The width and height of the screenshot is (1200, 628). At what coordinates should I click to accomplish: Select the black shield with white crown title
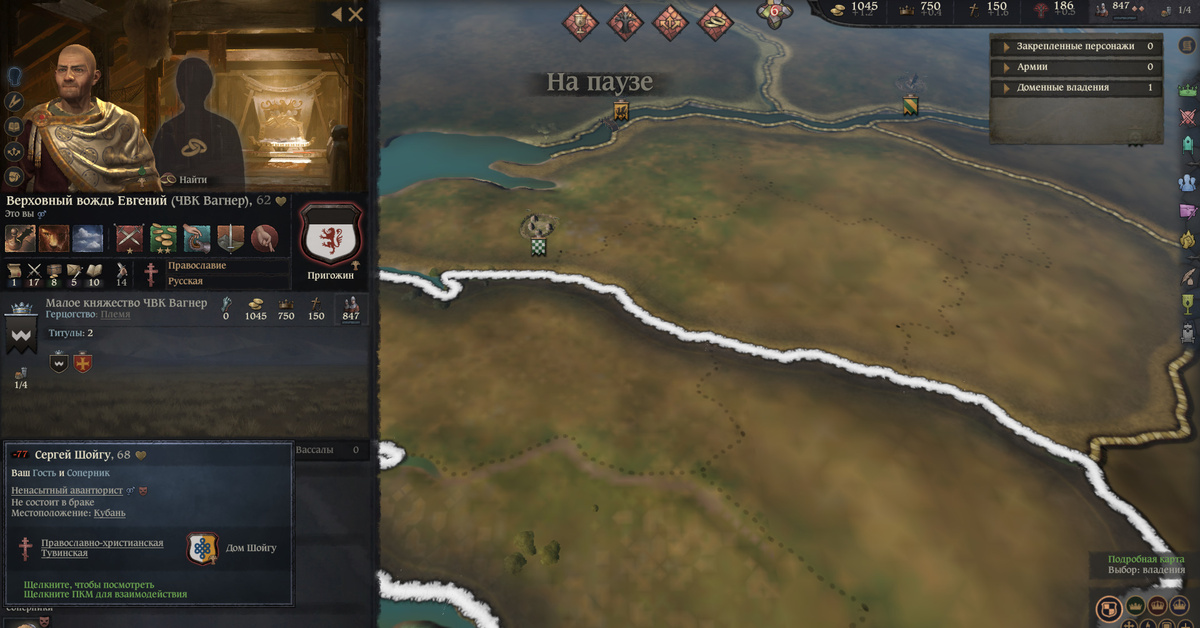[58, 362]
